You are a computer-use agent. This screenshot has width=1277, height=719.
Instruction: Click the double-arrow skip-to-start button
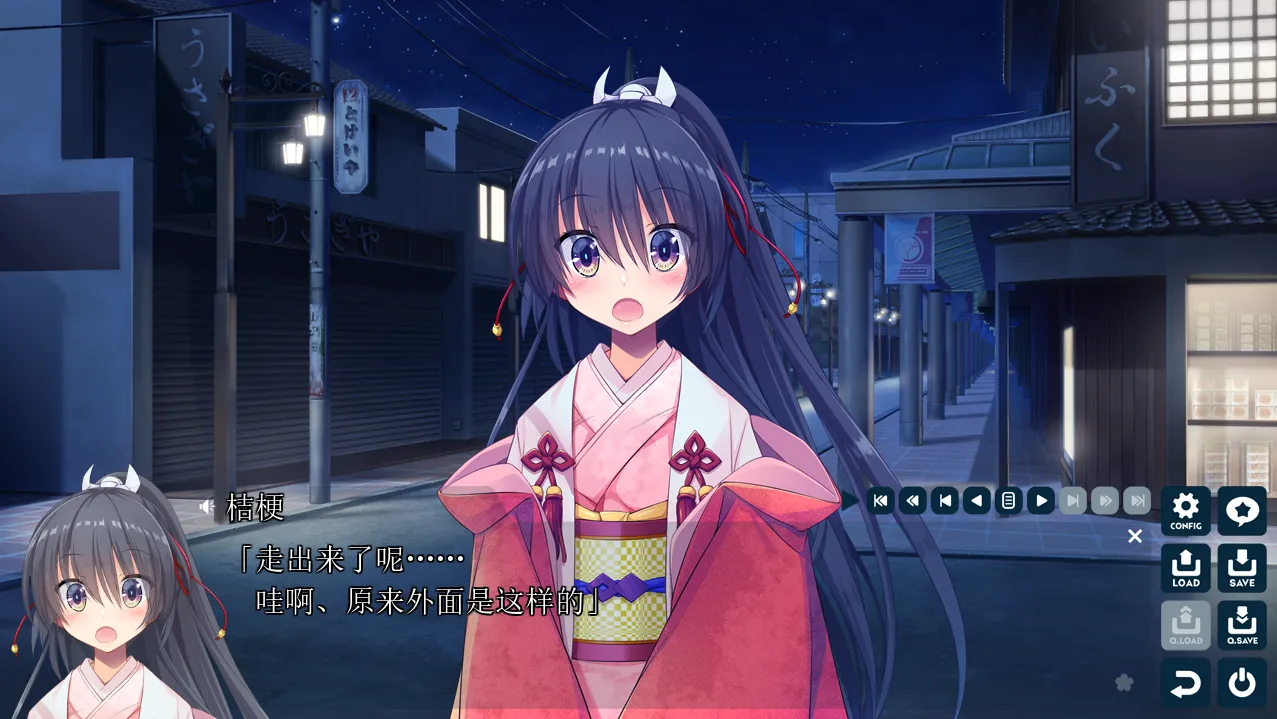coord(880,500)
